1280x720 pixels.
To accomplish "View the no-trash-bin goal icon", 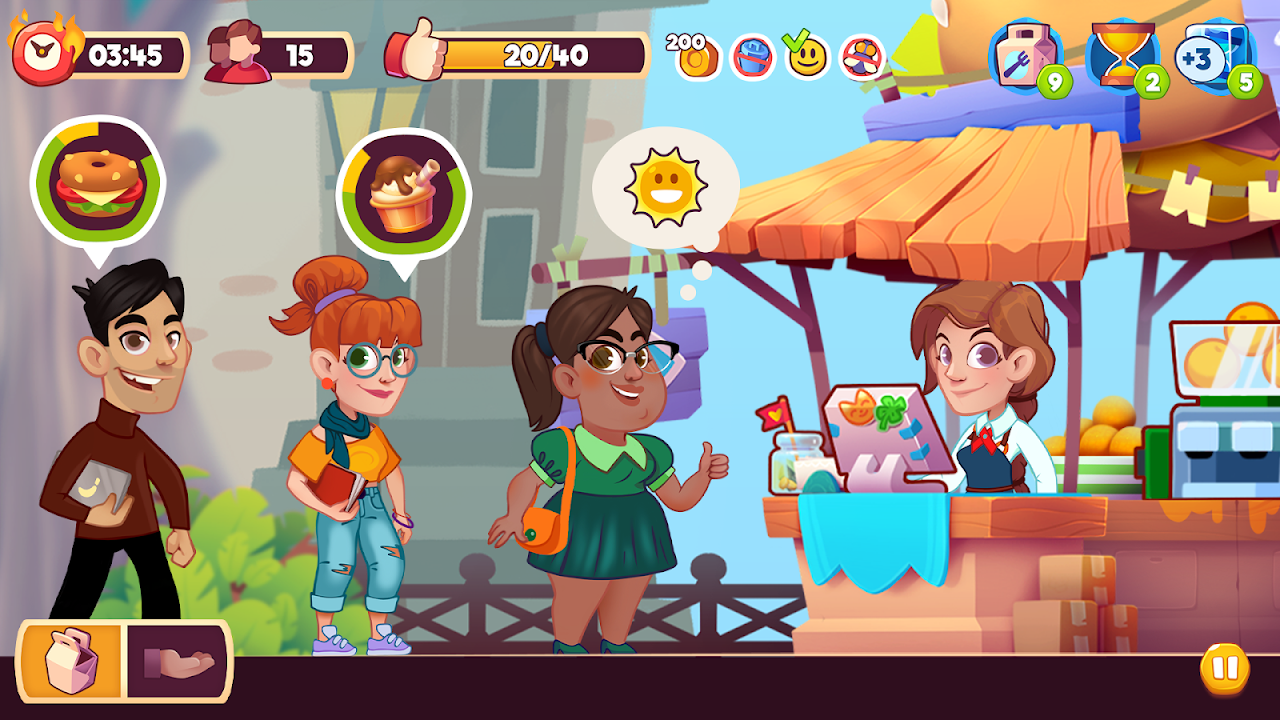I will (x=753, y=57).
